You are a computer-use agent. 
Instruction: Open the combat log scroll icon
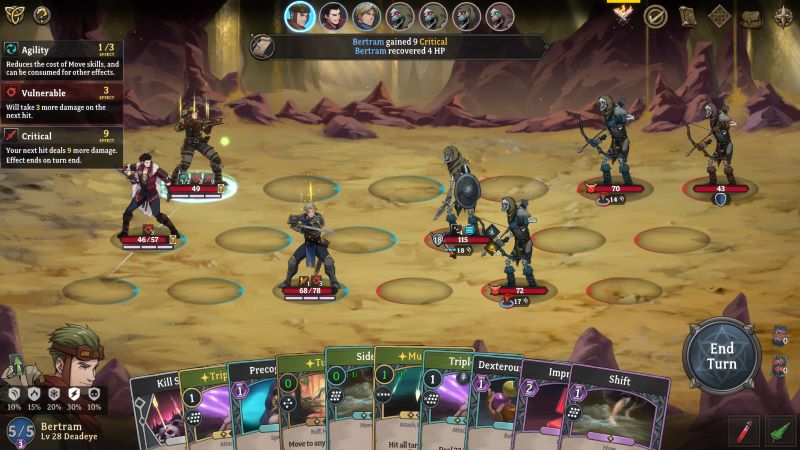click(x=263, y=47)
